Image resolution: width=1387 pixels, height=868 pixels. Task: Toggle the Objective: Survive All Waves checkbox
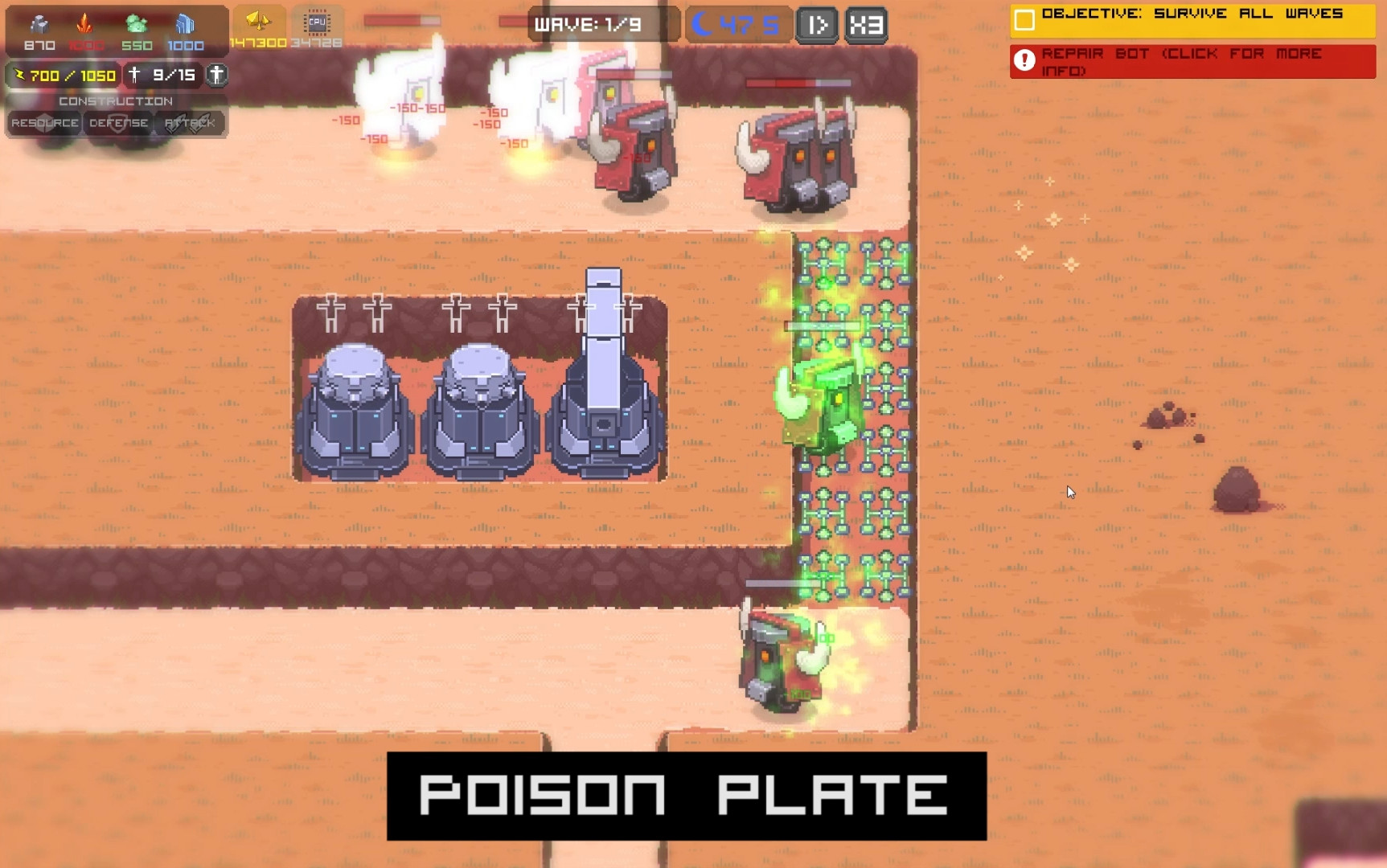point(1024,14)
